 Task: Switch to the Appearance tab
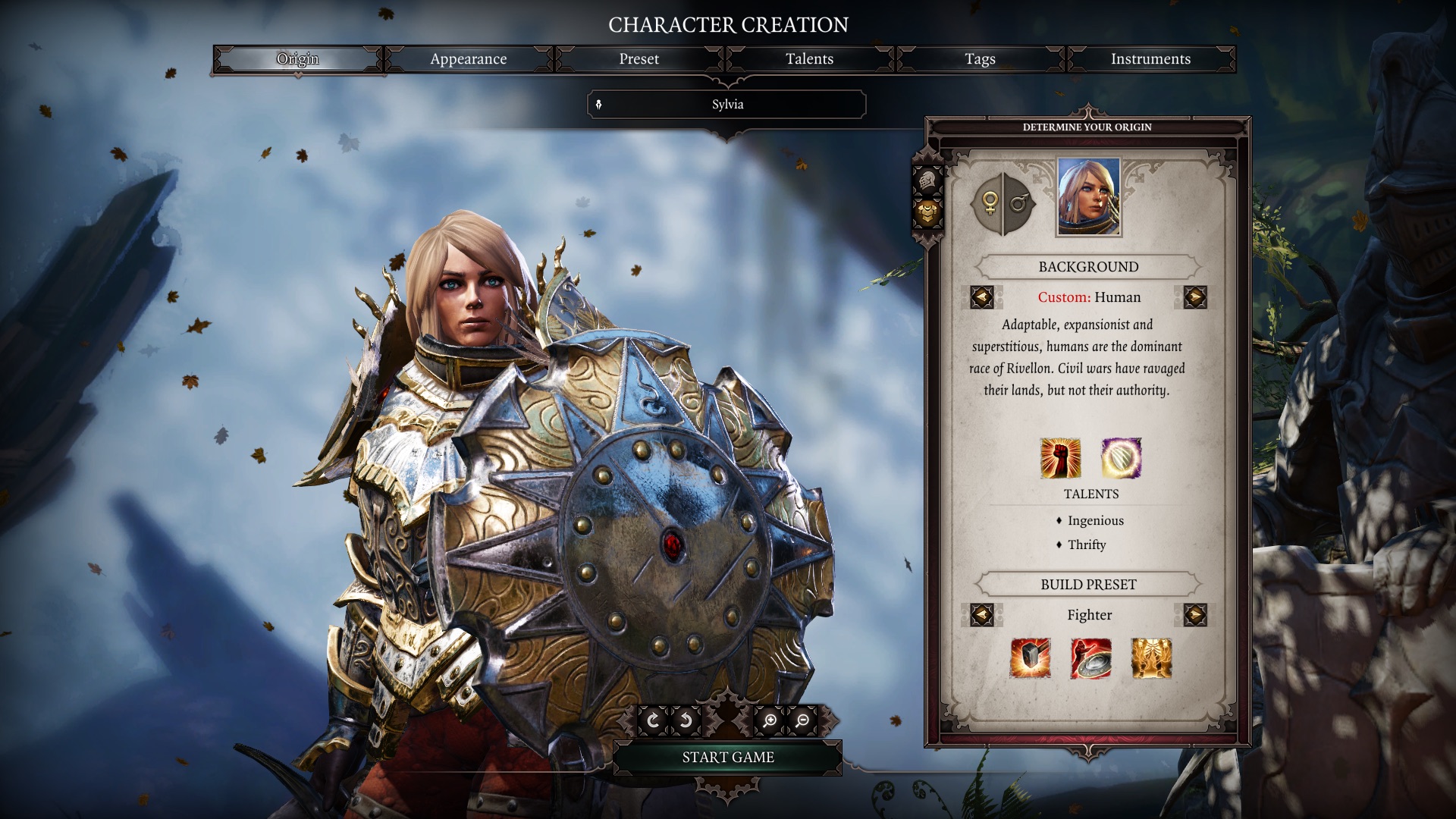click(x=468, y=59)
